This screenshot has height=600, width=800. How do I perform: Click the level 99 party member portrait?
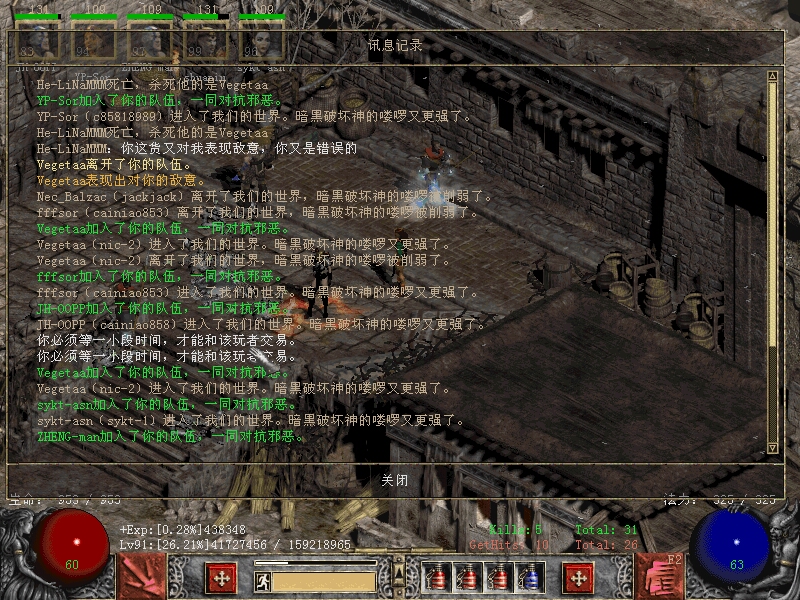[x=204, y=42]
